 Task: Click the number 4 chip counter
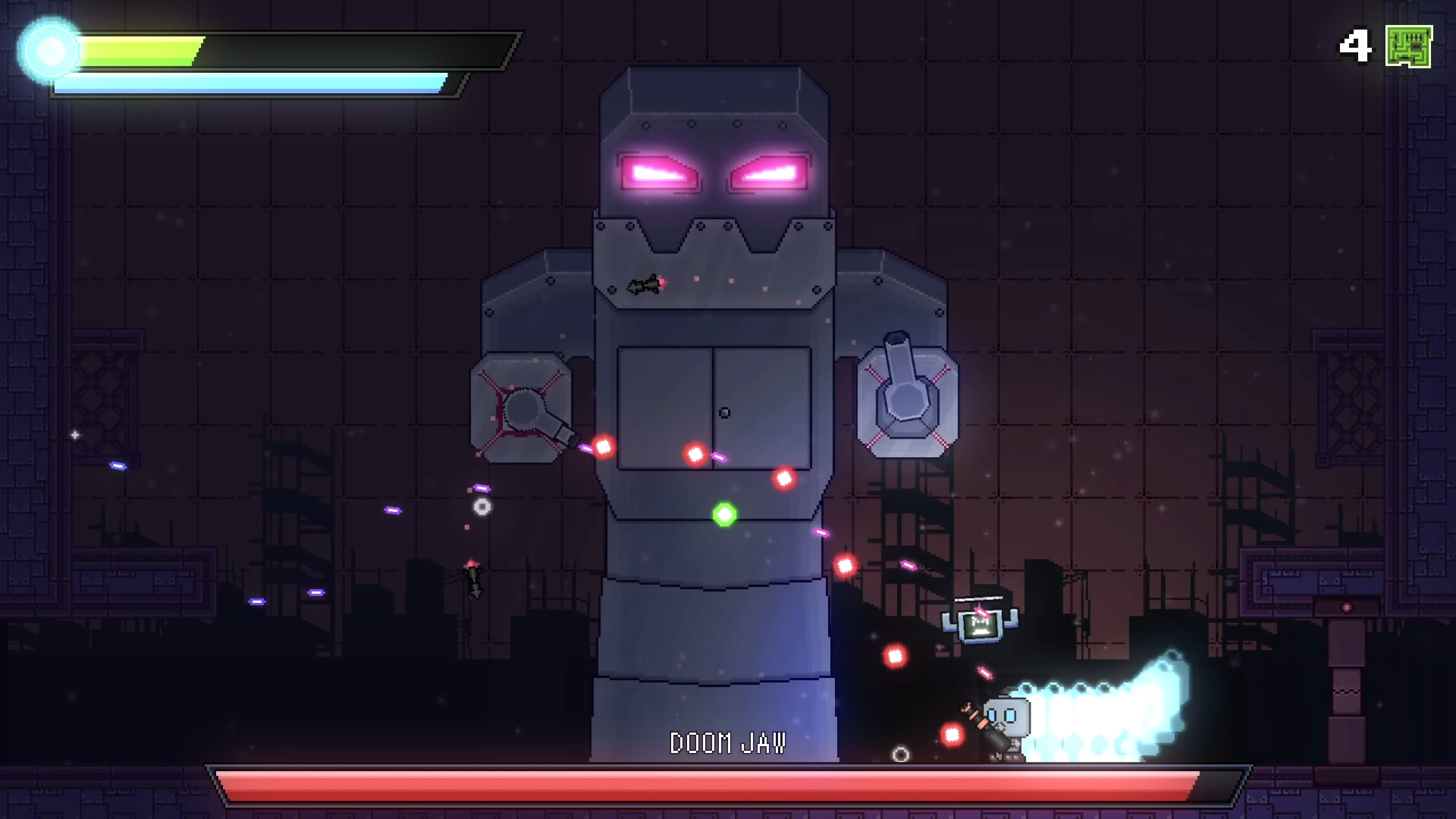(1354, 47)
